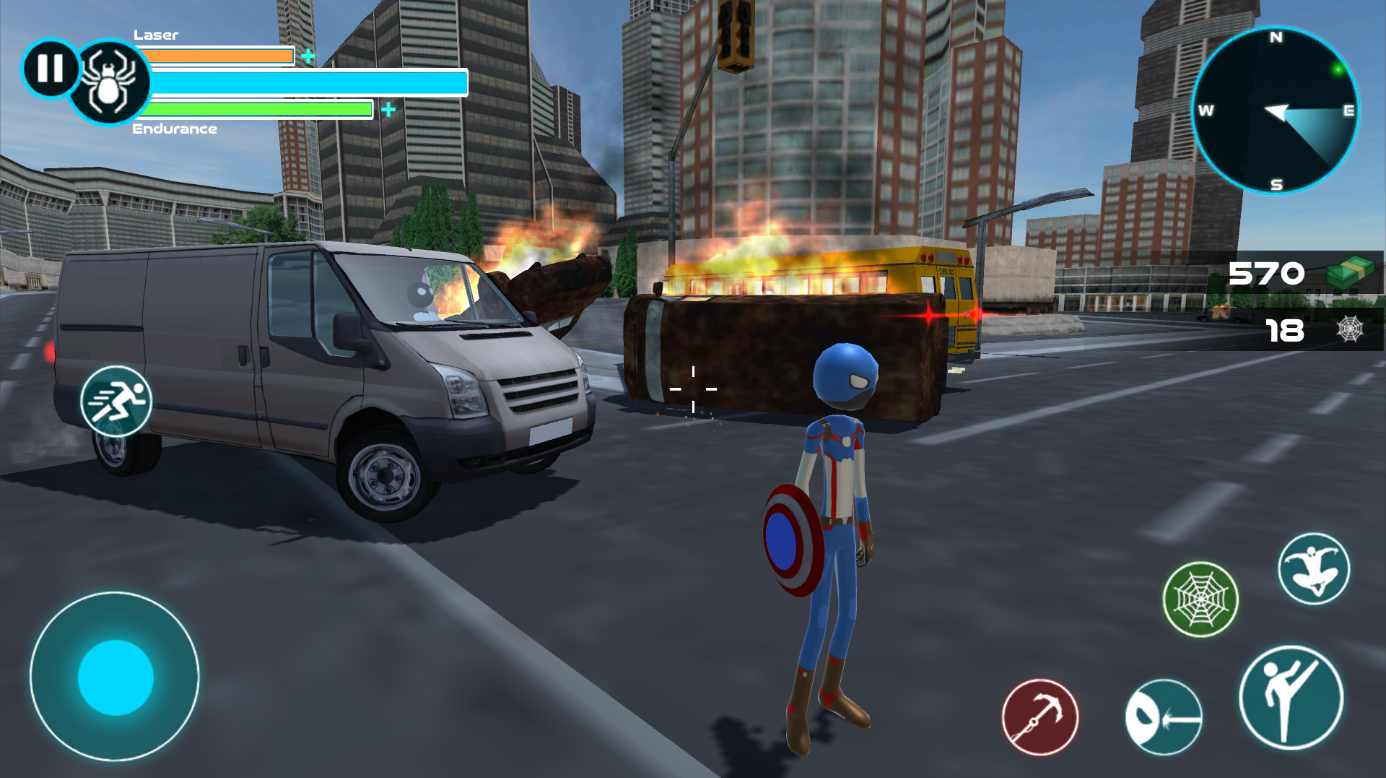This screenshot has width=1386, height=778.
Task: Pause the game
Action: (50, 69)
